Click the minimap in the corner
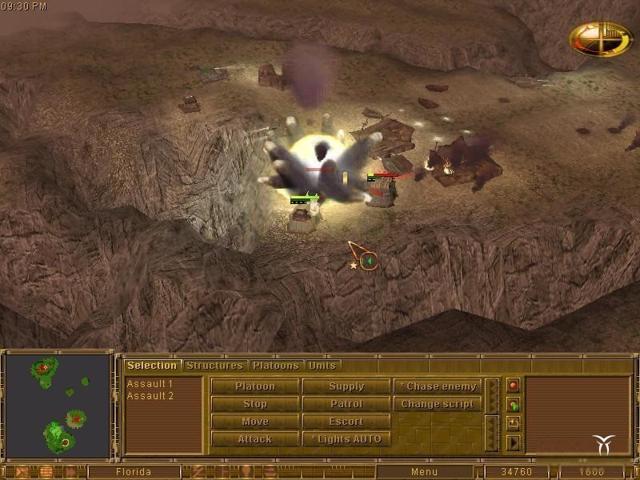640x480 pixels. pos(56,406)
